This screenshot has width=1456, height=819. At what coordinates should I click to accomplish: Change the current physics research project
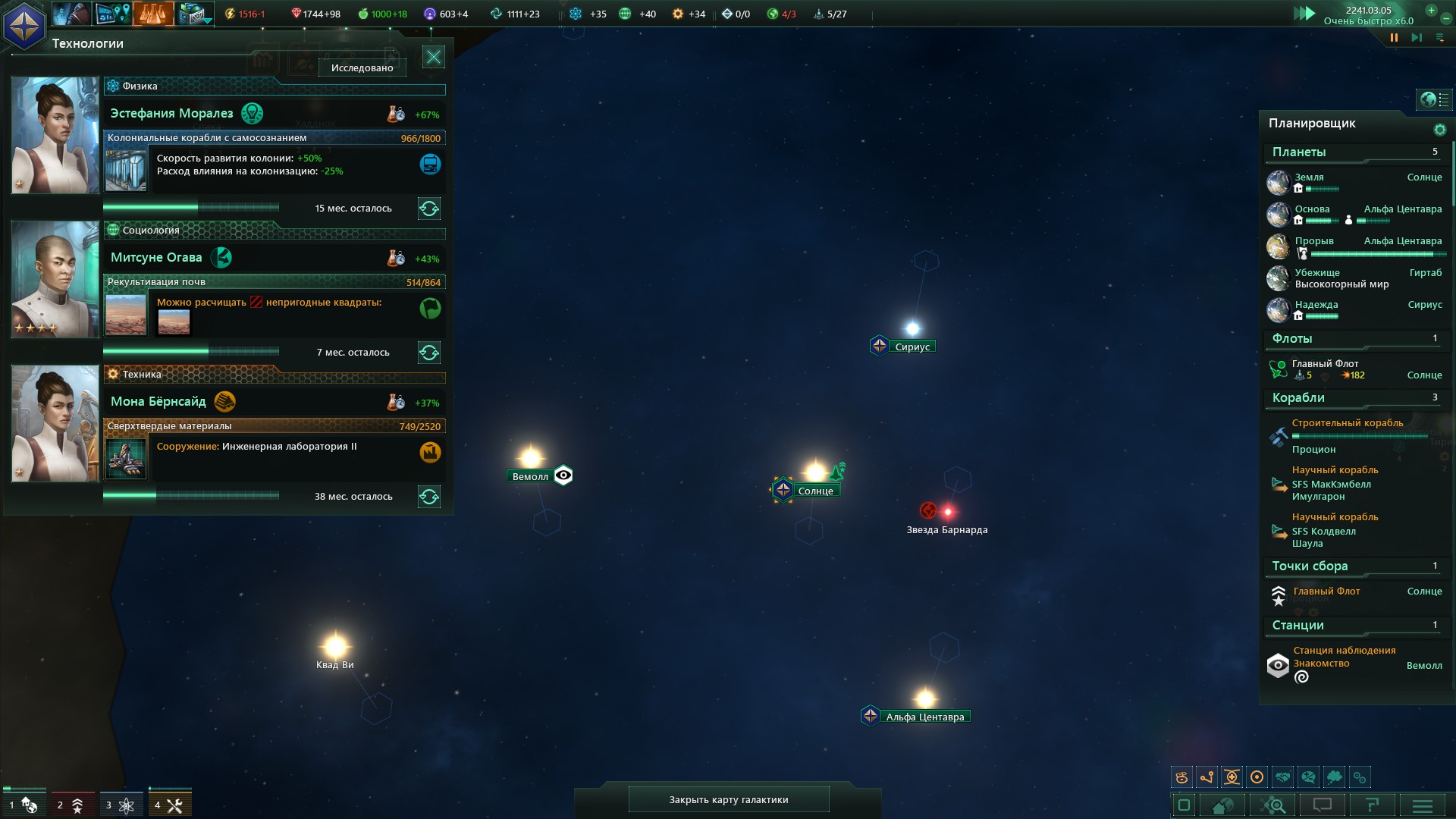coord(429,209)
